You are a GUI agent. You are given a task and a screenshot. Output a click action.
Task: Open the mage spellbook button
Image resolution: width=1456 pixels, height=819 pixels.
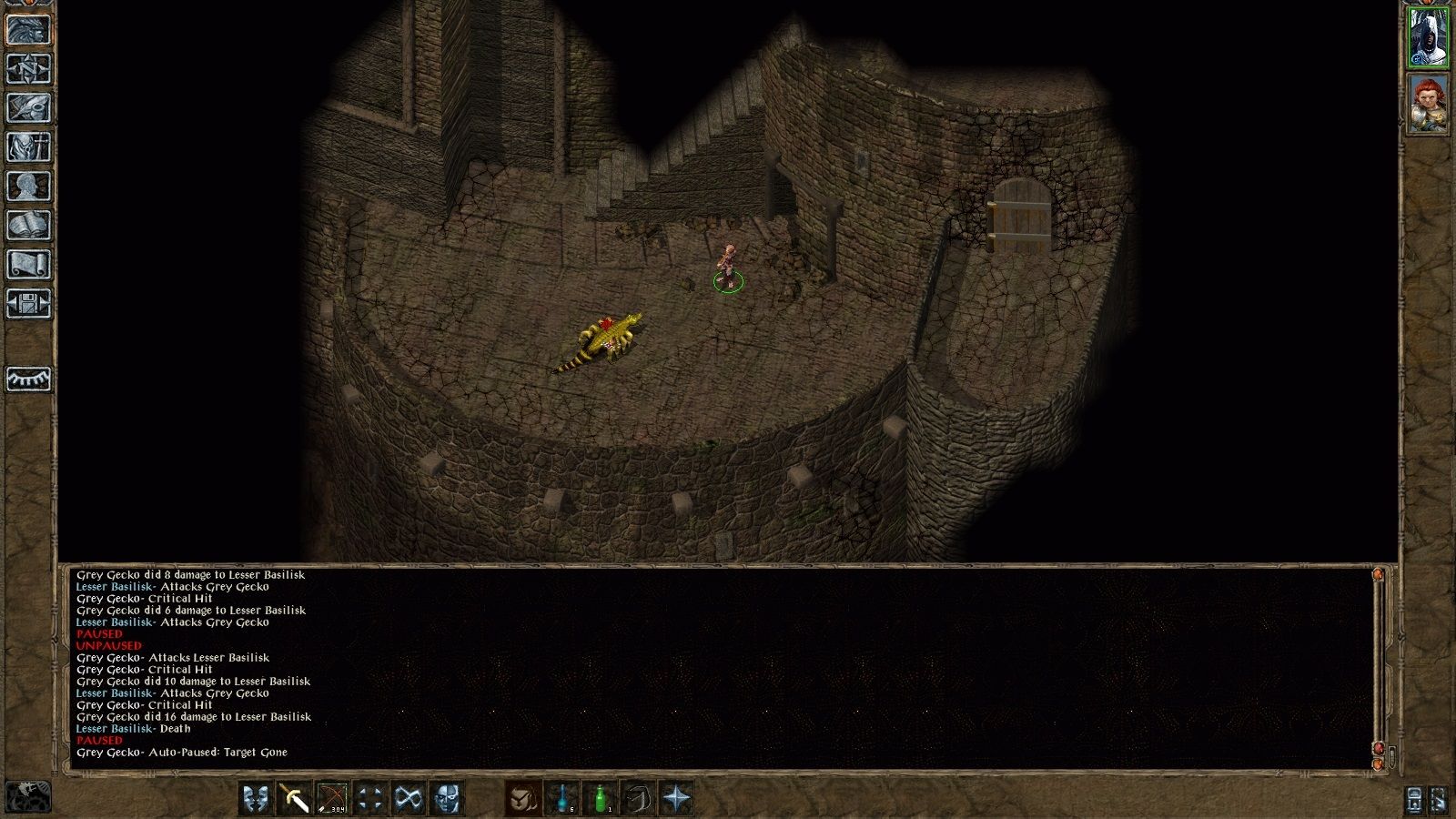coord(28,226)
